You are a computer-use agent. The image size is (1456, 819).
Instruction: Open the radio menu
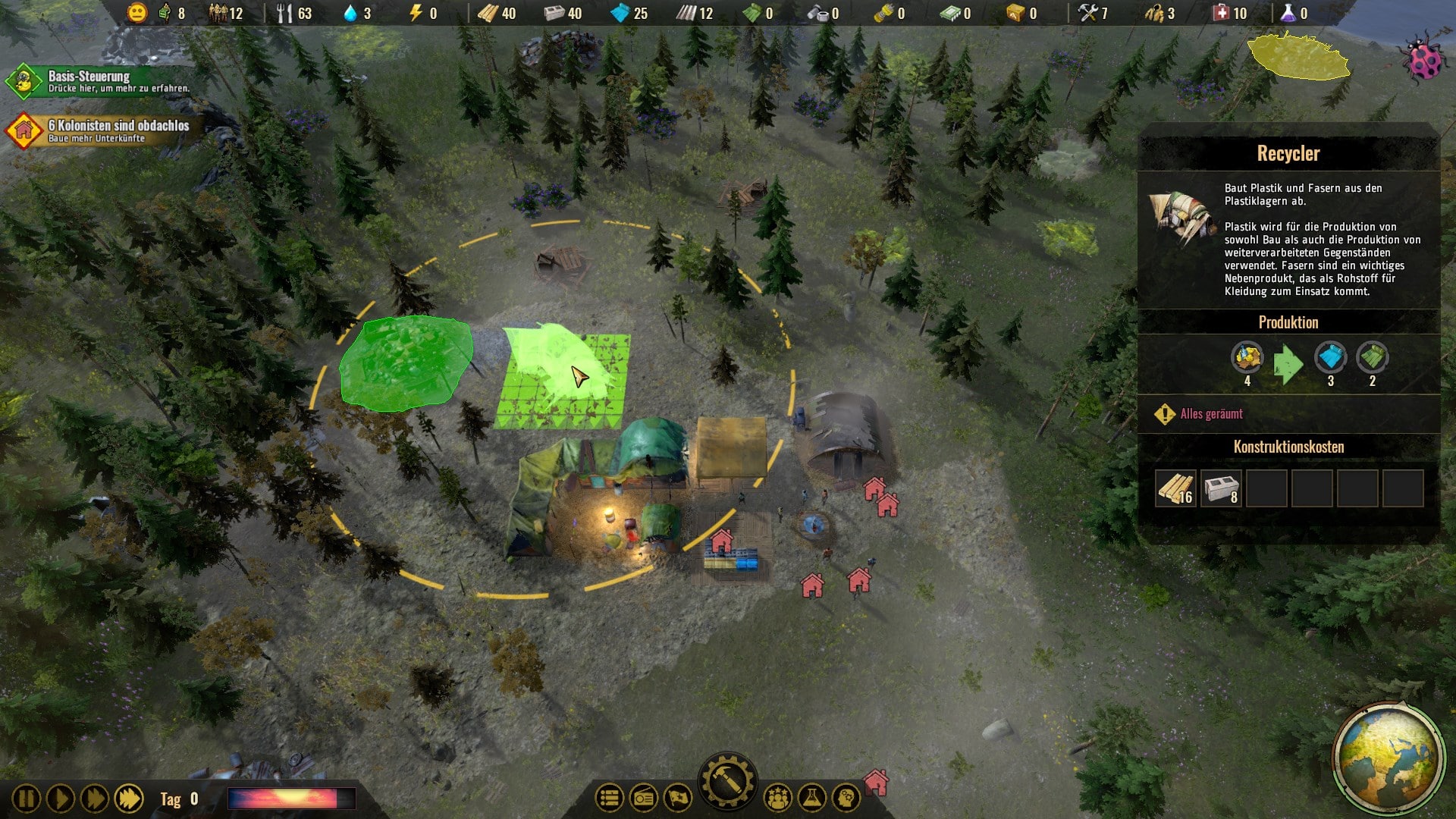click(644, 798)
